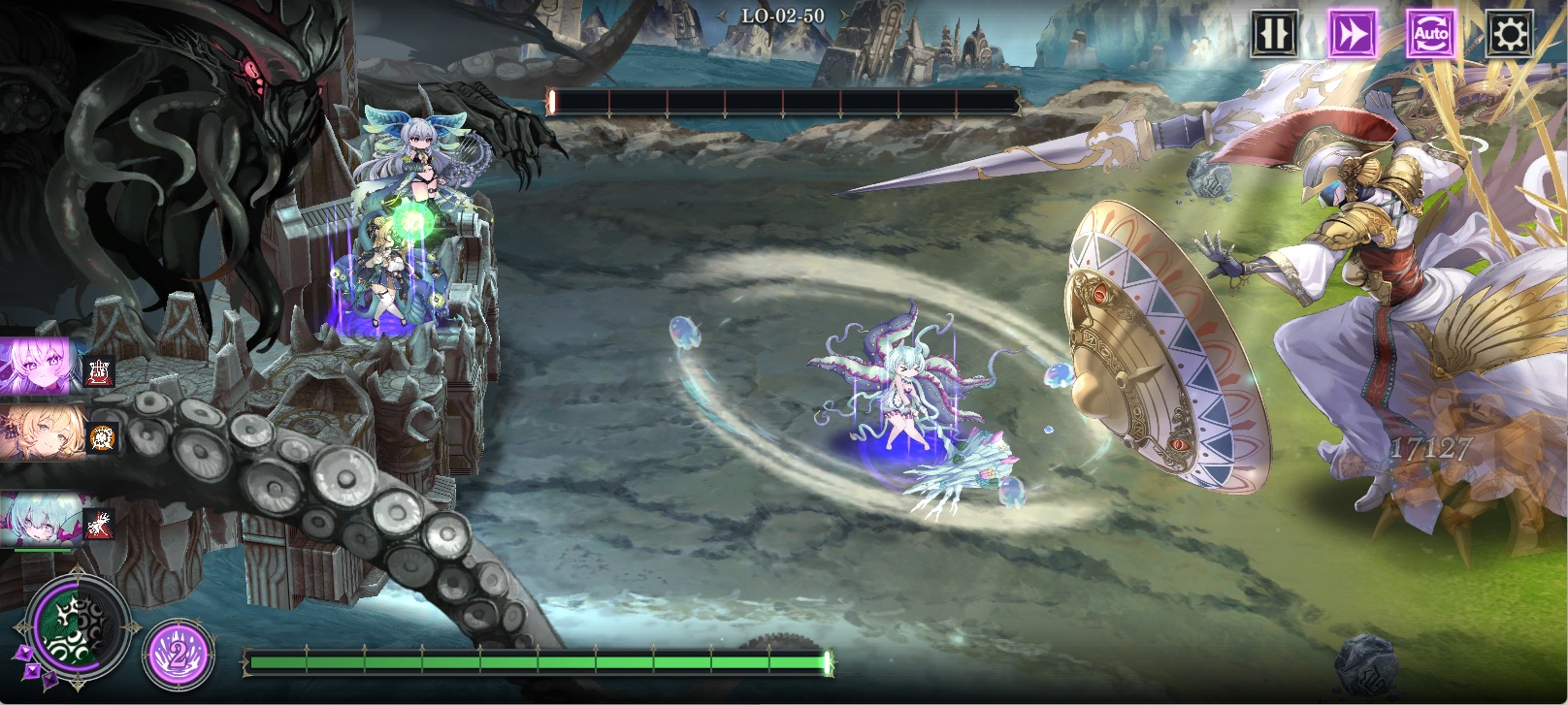Screen dimensions: 1568x705
Task: Use the purple orb skill numbered 2
Action: tap(178, 653)
